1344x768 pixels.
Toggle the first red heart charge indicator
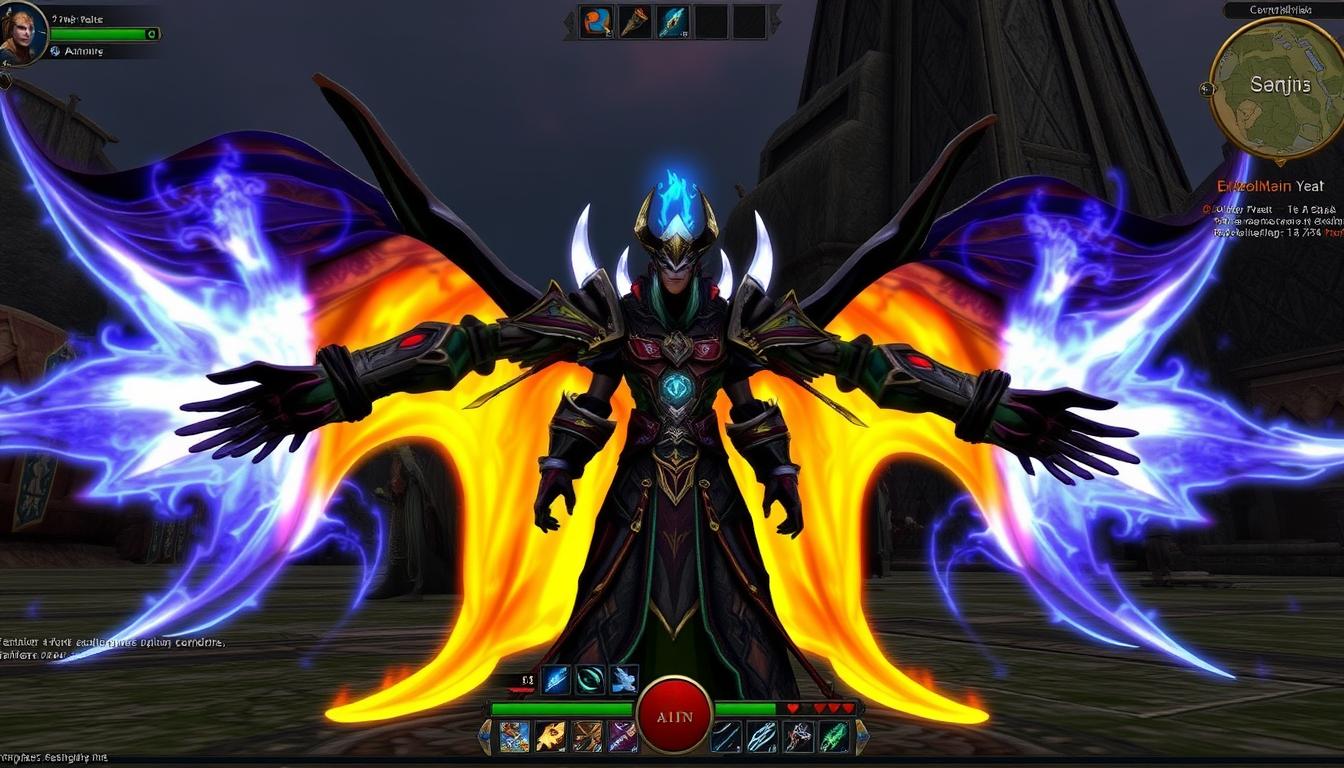point(794,708)
